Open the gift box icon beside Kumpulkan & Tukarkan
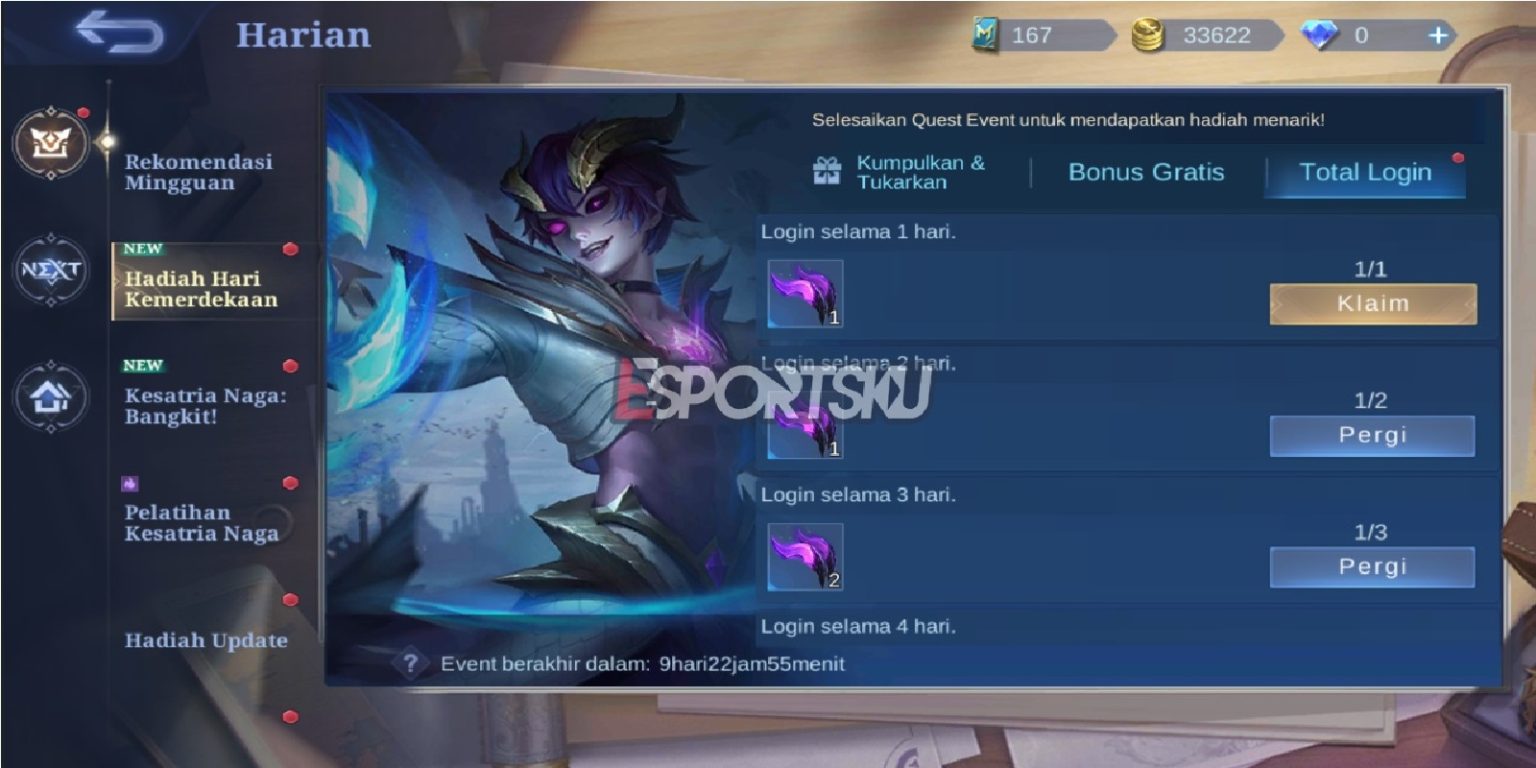The height and width of the screenshot is (768, 1536). click(826, 171)
